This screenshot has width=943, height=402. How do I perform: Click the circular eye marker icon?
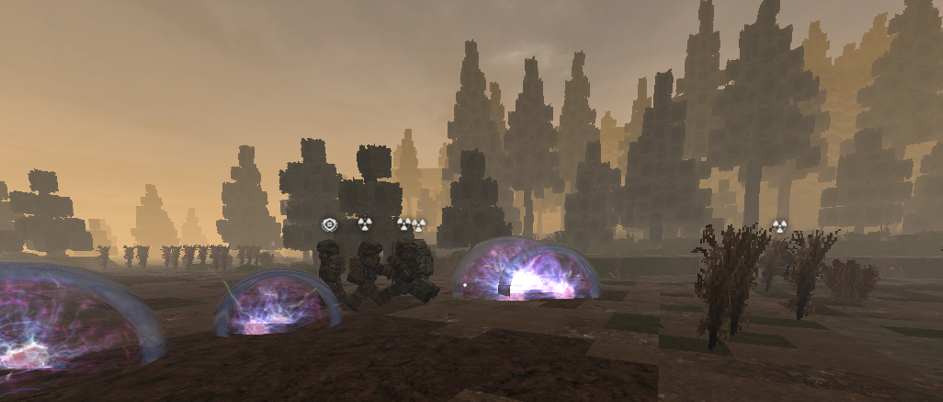(x=328, y=225)
